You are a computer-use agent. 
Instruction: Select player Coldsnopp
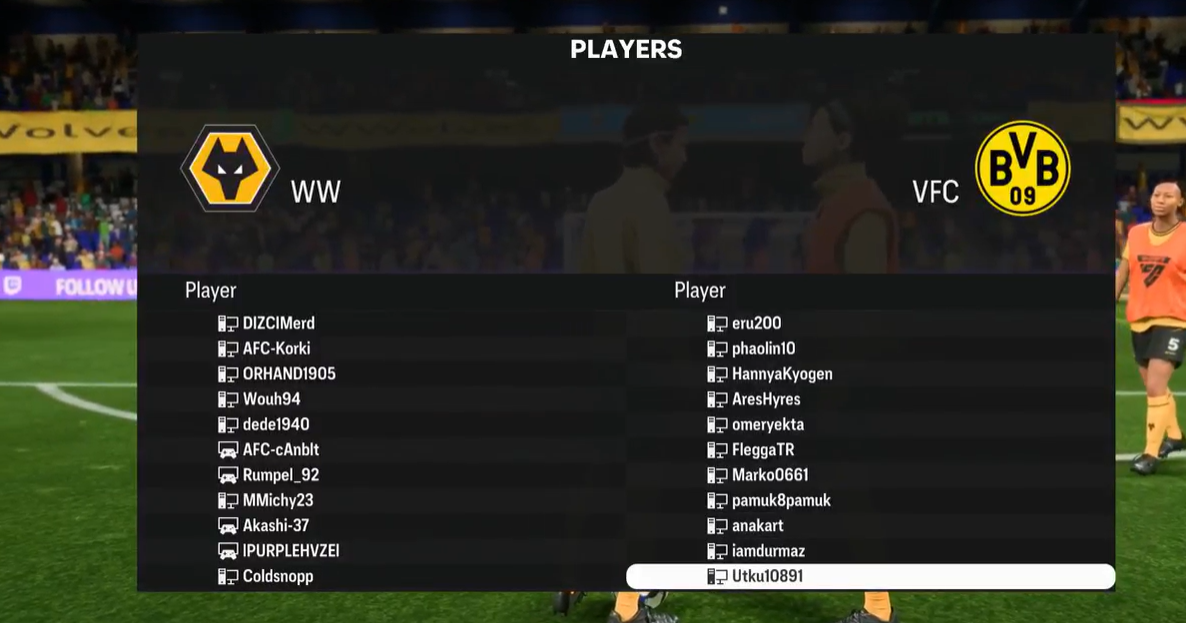[x=278, y=576]
